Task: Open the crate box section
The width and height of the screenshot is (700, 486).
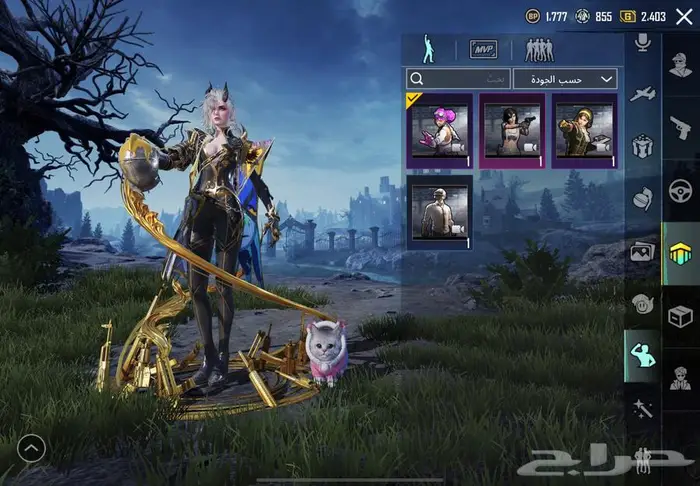Action: (681, 316)
